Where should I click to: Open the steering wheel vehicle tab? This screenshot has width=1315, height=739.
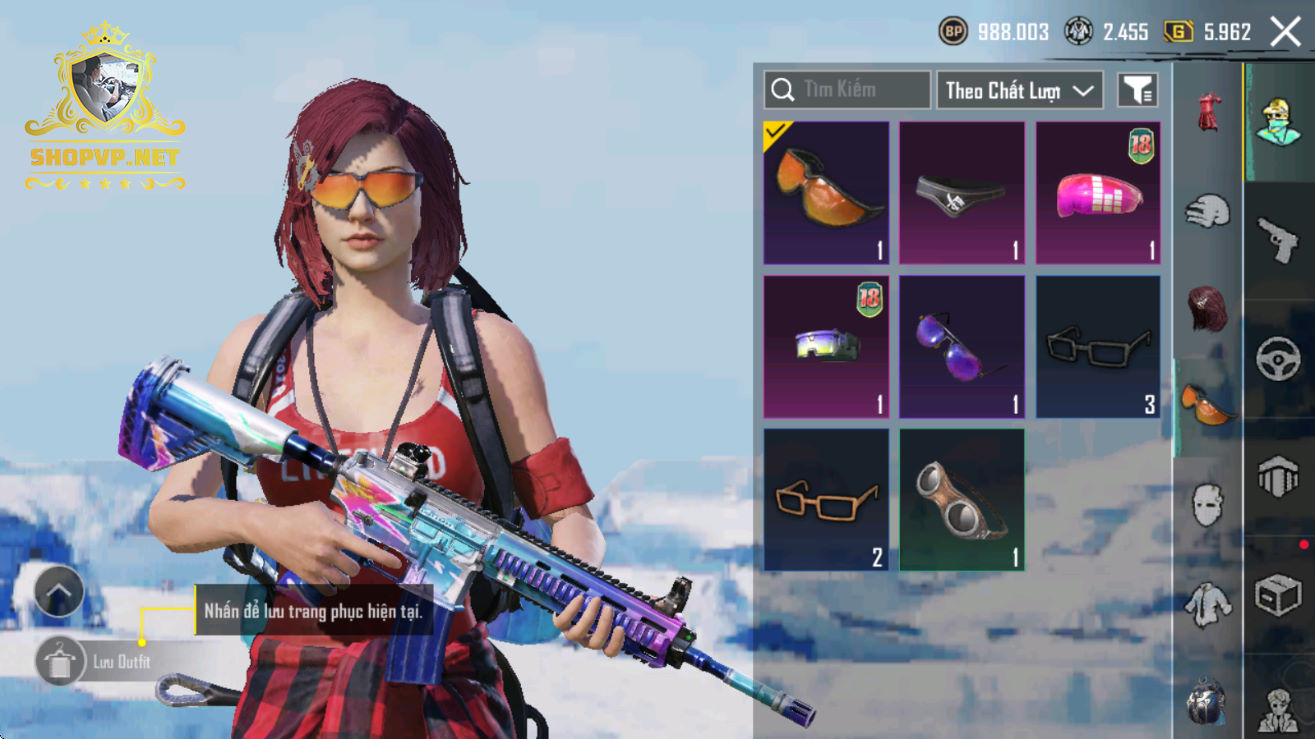(1278, 360)
